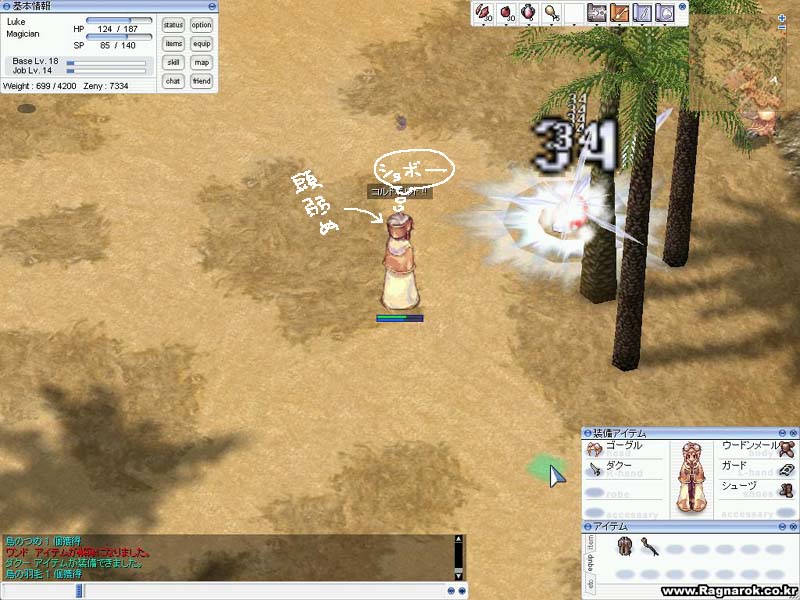
Task: Select the meat drumstick hotbar slot
Action: click(551, 13)
